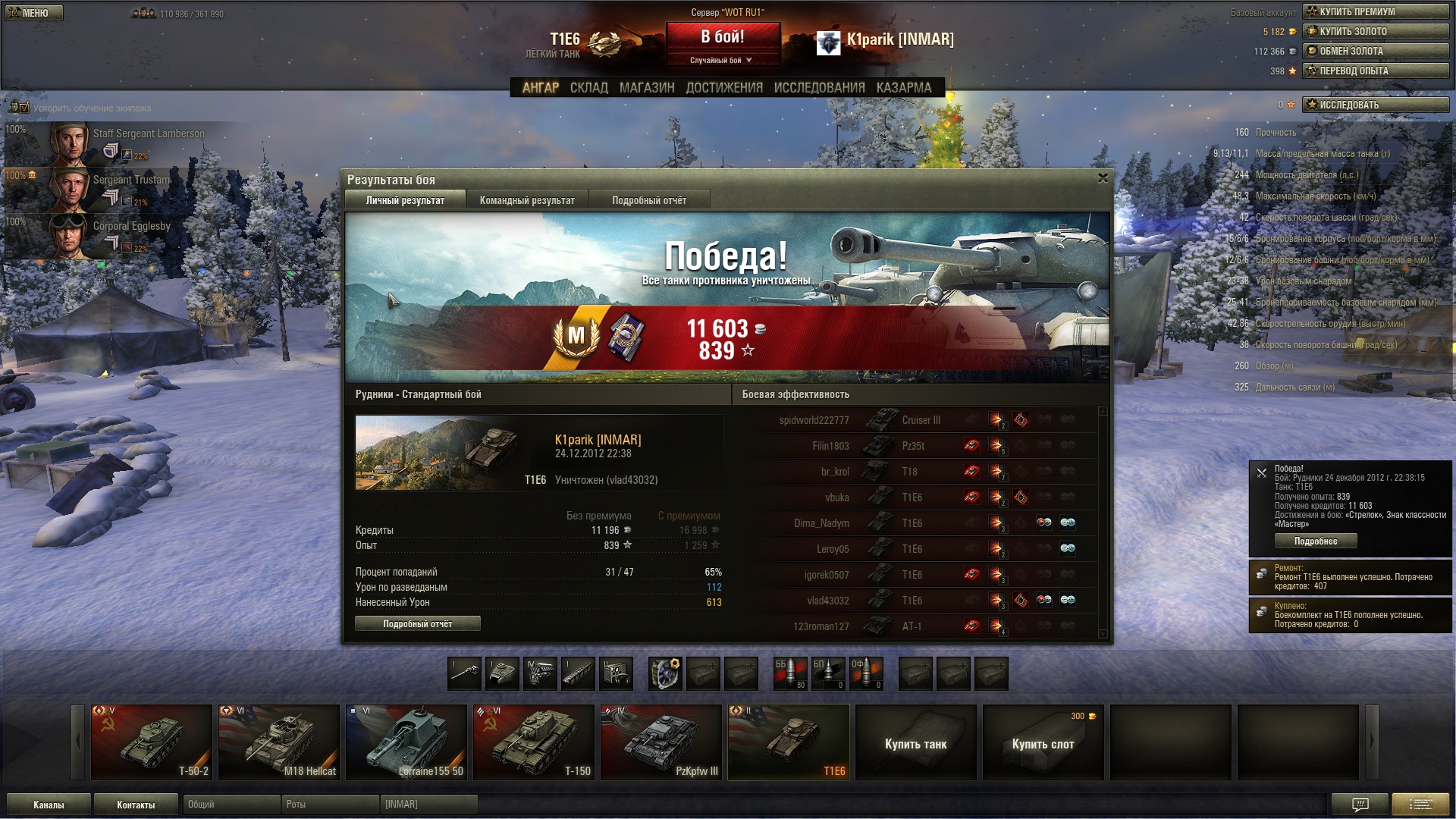Show the ДОСТИЖЕНИЯ section
Image resolution: width=1456 pixels, height=819 pixels.
[x=724, y=88]
